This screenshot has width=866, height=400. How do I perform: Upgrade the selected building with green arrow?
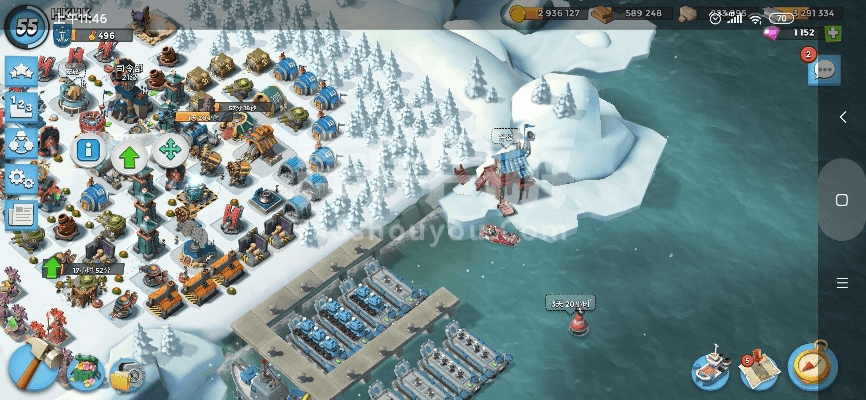tap(129, 154)
